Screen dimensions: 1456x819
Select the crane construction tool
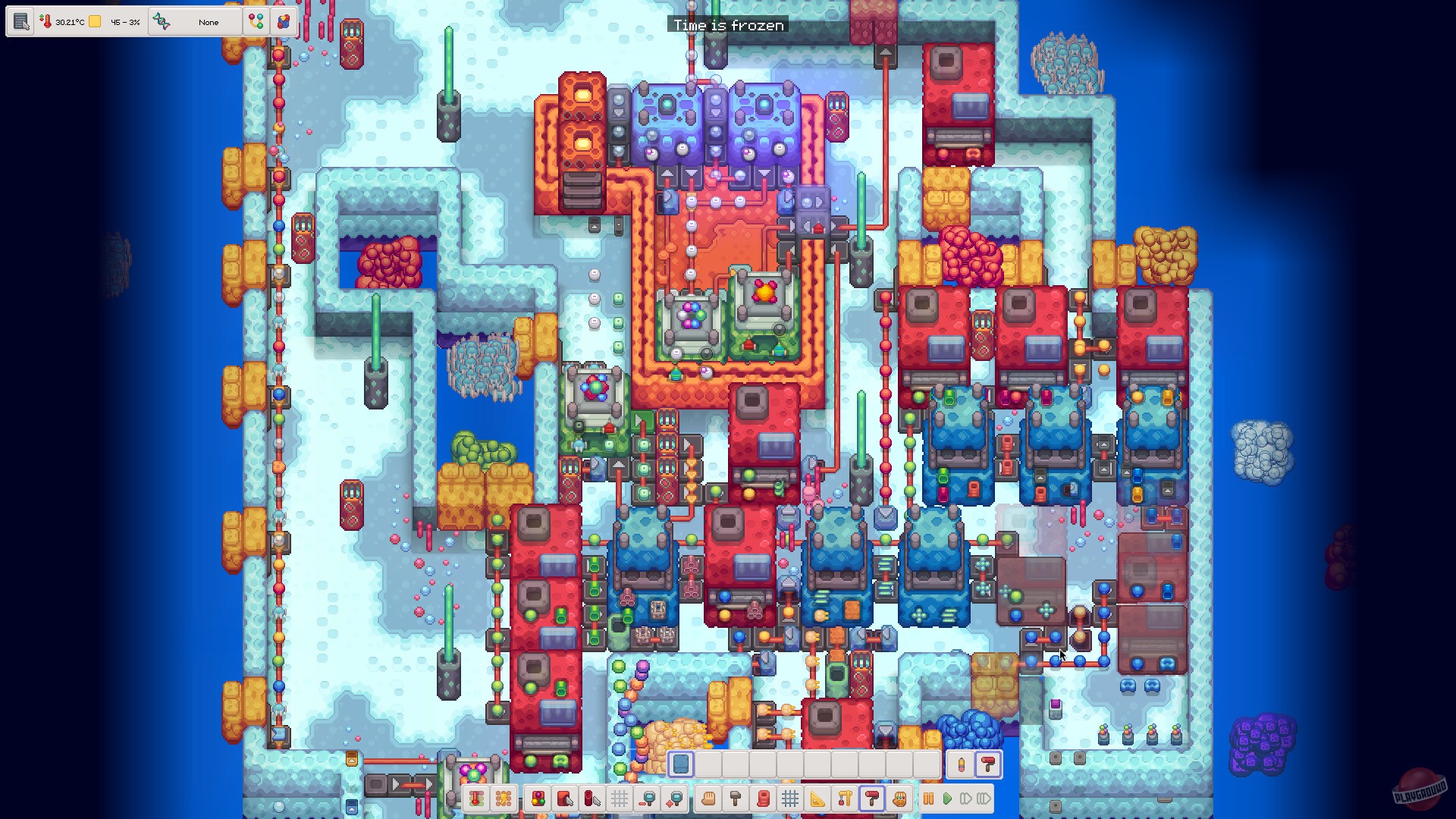843,799
